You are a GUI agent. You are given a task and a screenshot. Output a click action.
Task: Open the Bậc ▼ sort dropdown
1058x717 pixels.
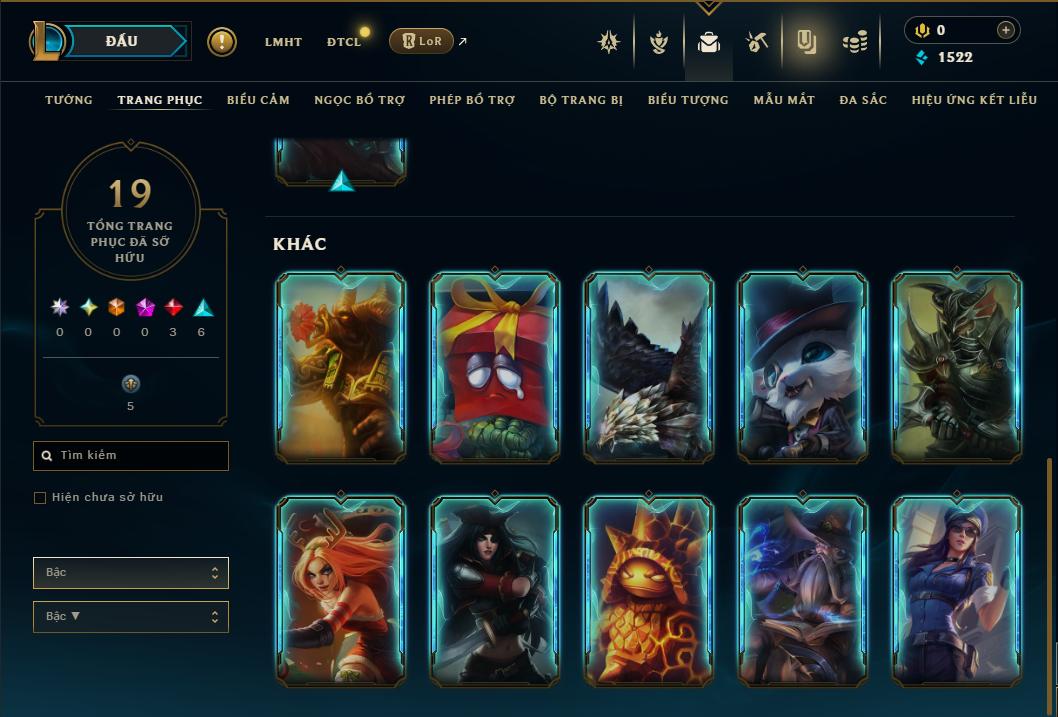tap(131, 617)
